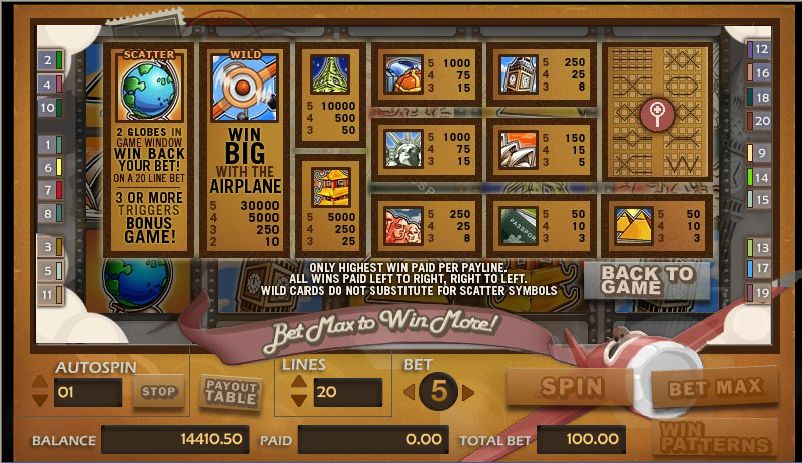Activate the Bet Max button
Image resolution: width=802 pixels, height=463 pixels.
pos(714,387)
